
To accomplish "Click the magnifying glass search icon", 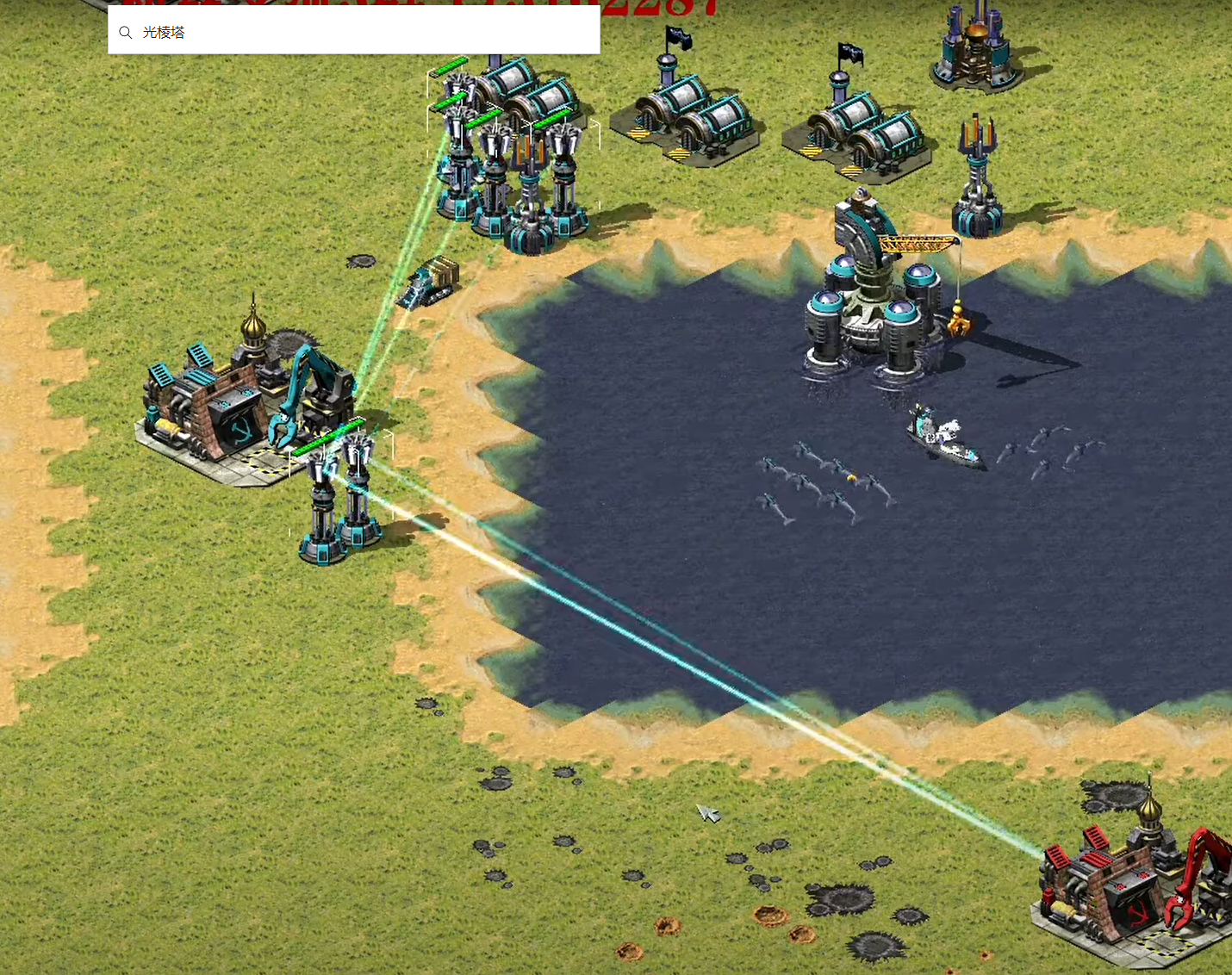I will [126, 33].
